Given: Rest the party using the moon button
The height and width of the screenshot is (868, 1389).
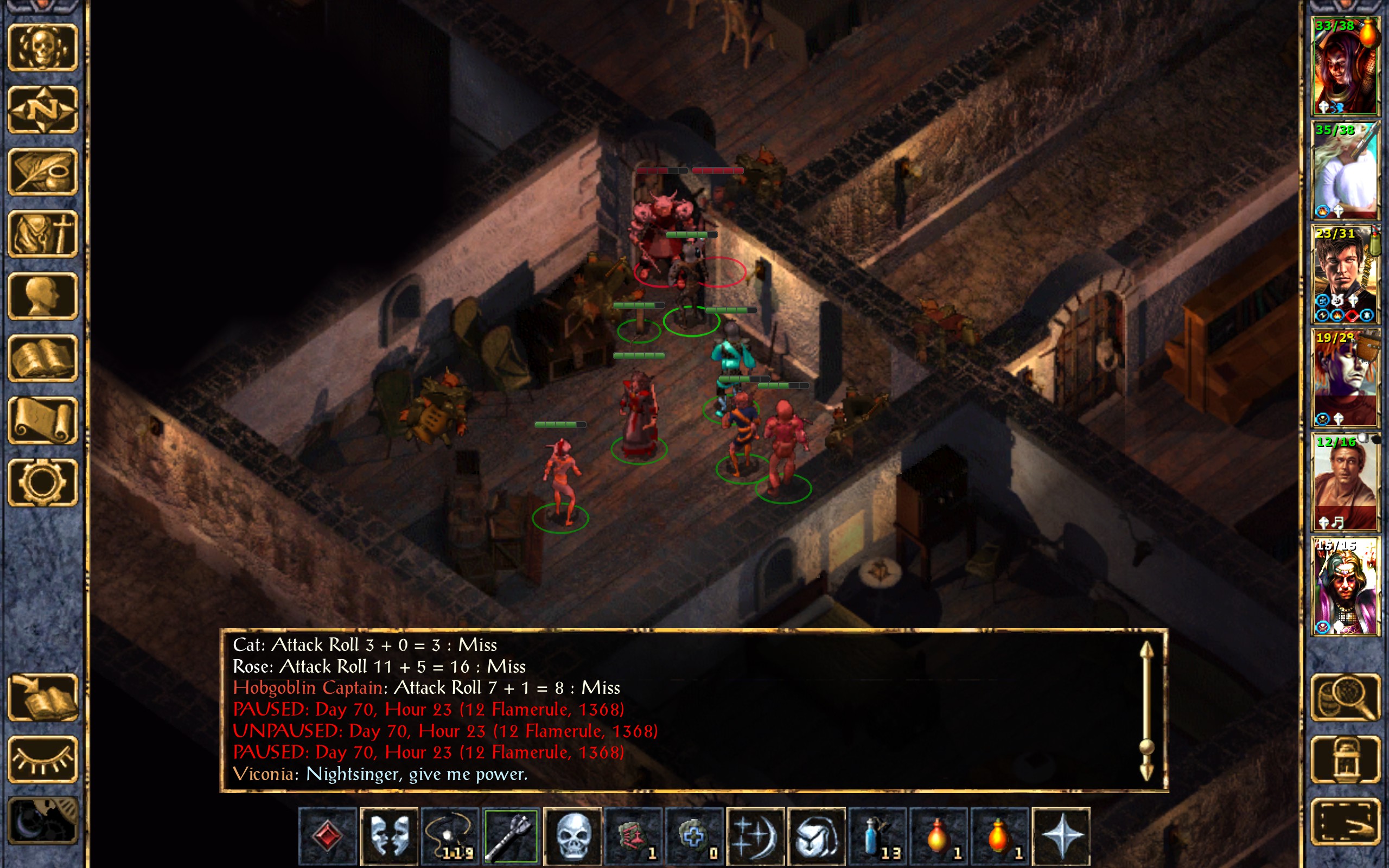Looking at the screenshot, I should point(43,821).
